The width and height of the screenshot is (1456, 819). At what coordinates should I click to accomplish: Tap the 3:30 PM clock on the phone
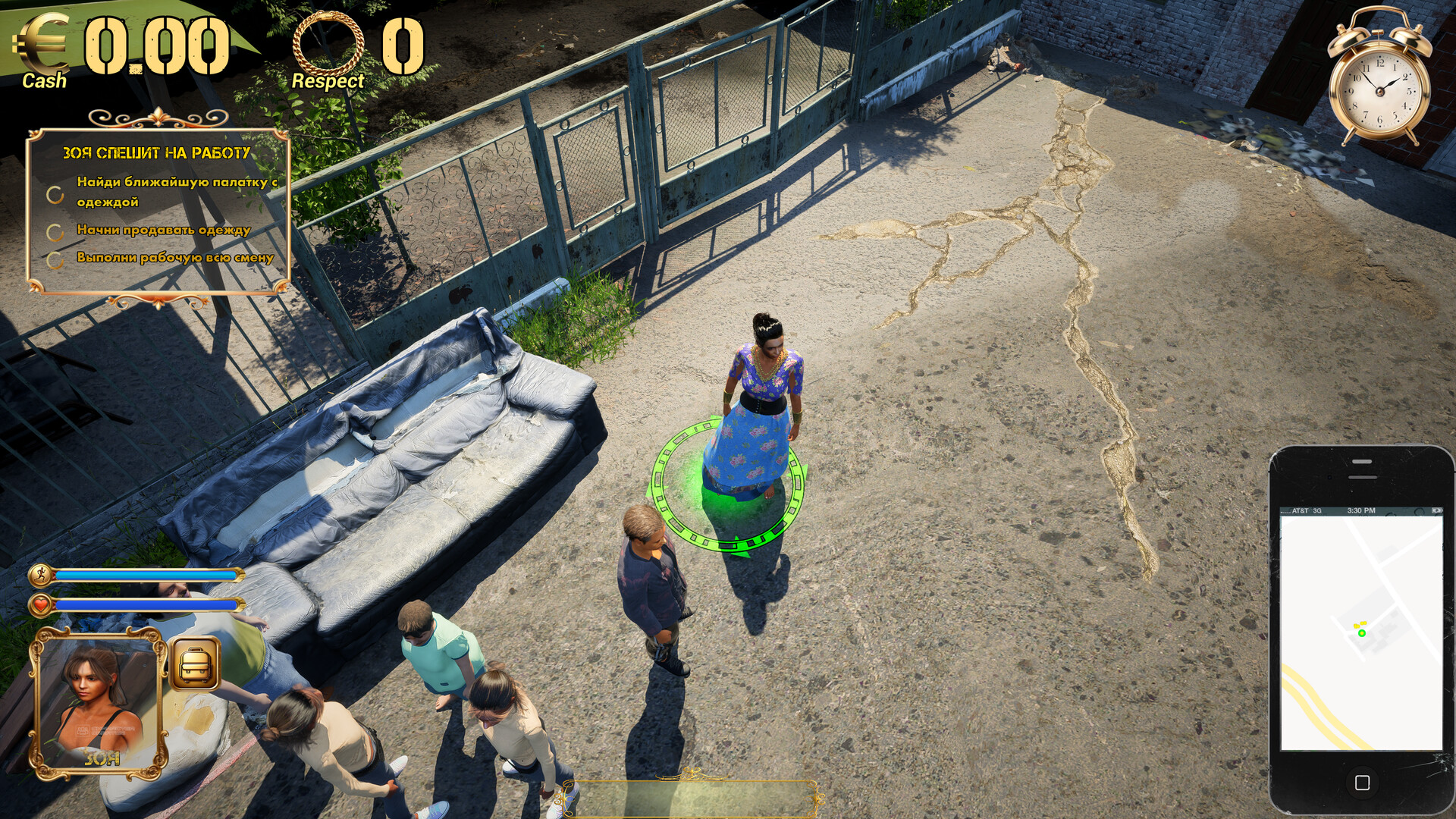[1361, 510]
